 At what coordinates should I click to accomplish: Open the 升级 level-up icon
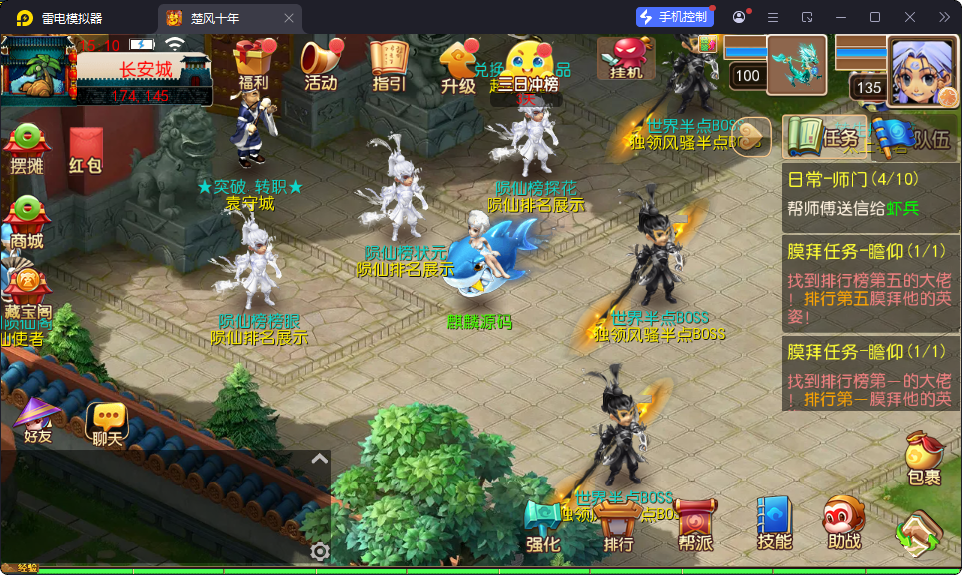[457, 66]
